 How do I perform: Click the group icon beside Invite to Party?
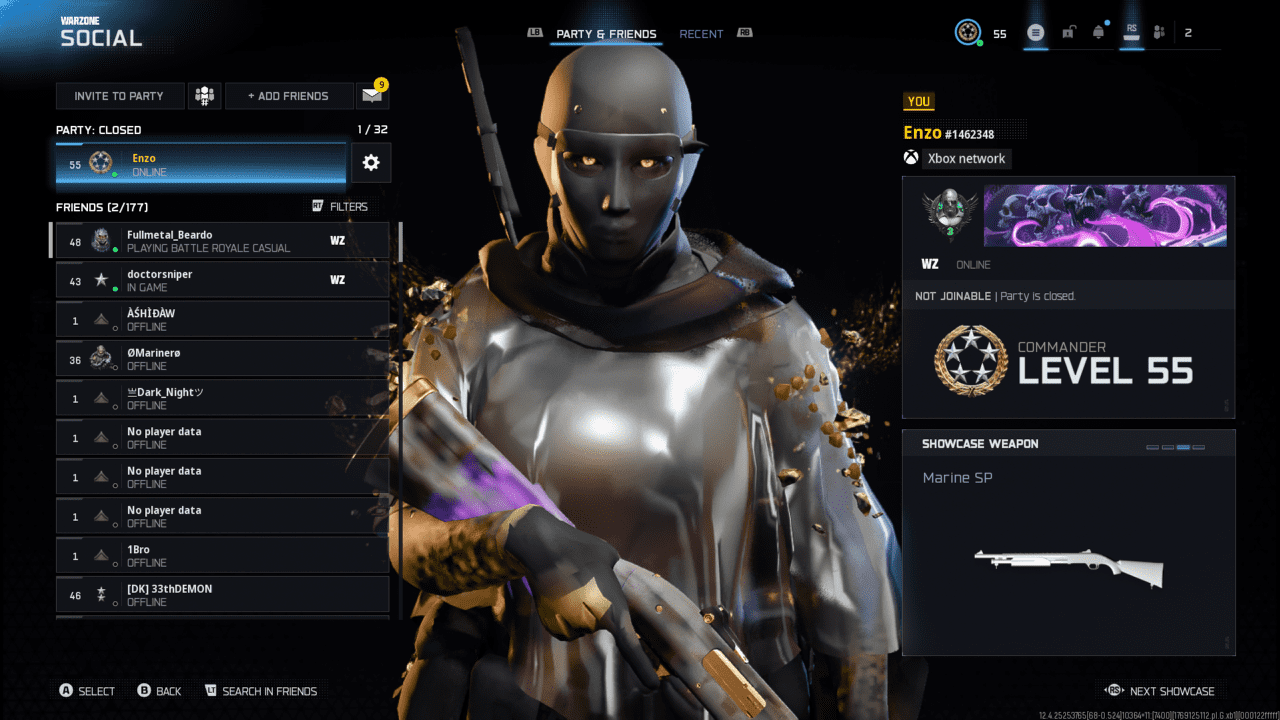(205, 96)
